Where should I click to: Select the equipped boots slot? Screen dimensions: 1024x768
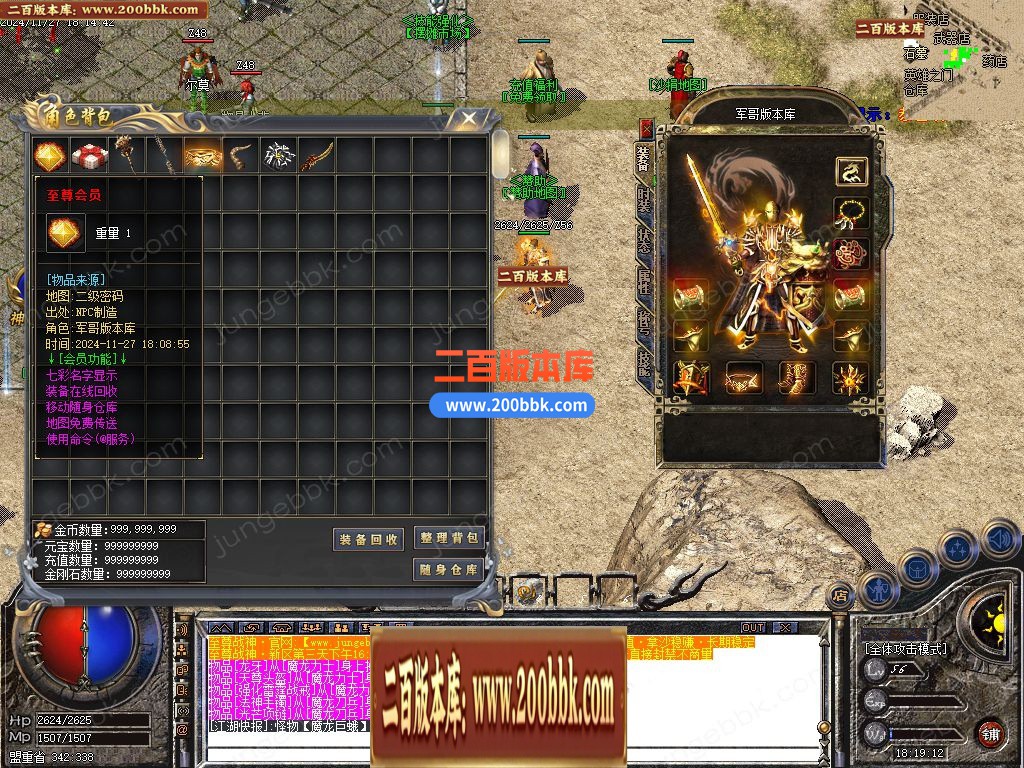click(x=797, y=378)
